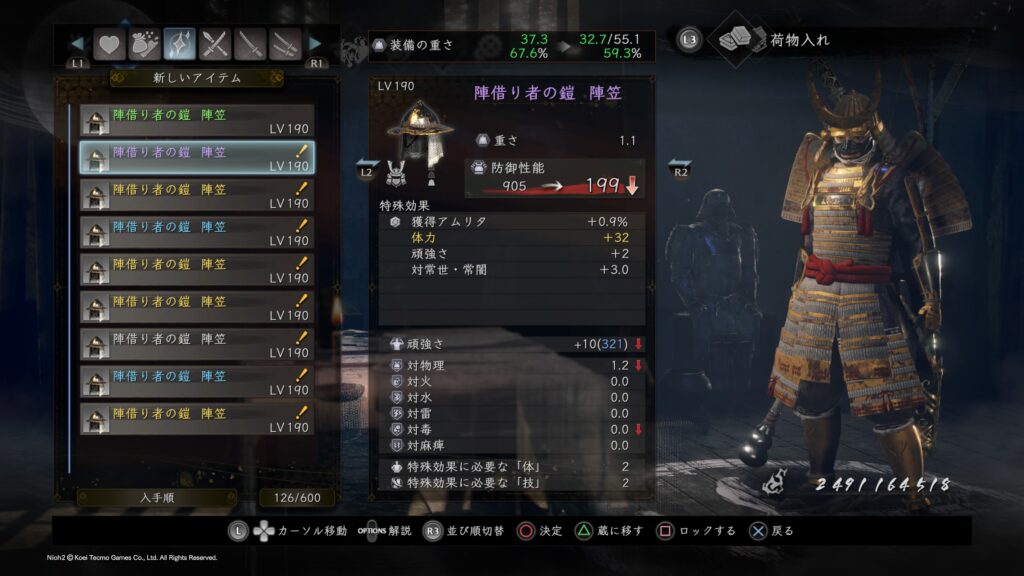Choose the purple-named 陣借り者の鎧 陣笠 row
Image resolution: width=1024 pixels, height=576 pixels.
point(197,158)
